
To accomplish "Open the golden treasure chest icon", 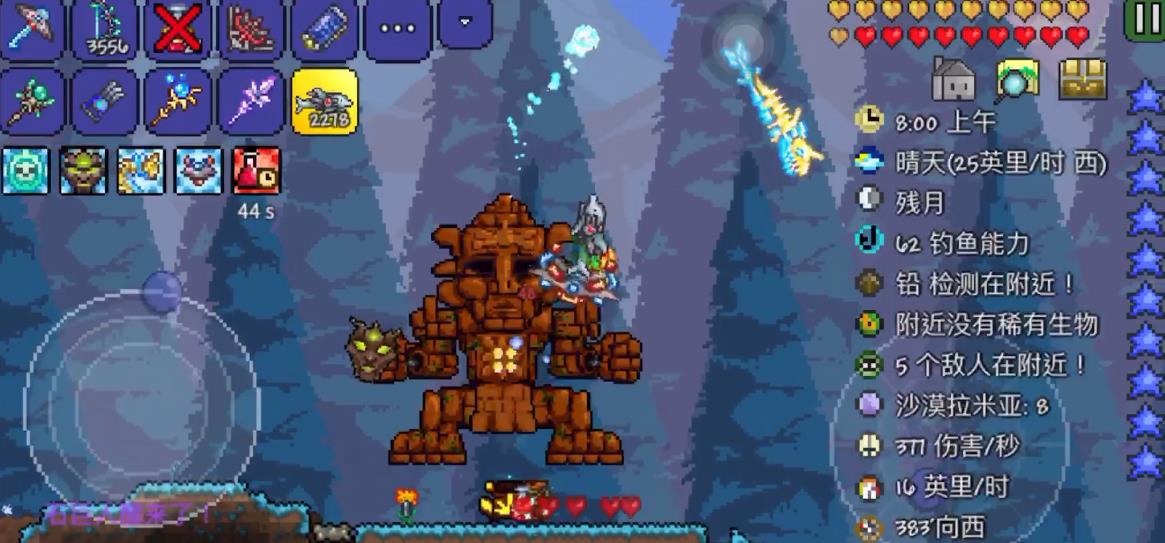I will (1083, 79).
